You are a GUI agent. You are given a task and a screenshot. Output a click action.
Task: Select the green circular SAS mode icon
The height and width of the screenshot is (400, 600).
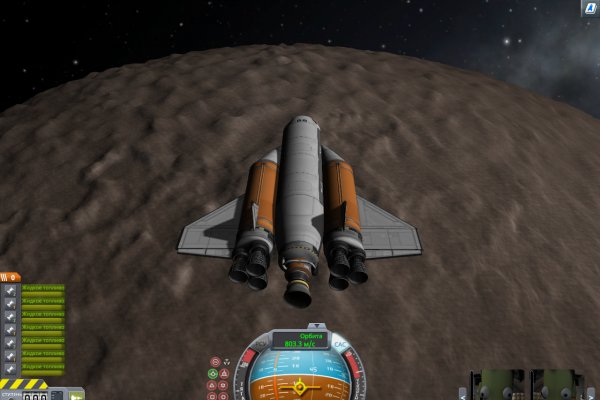(213, 373)
